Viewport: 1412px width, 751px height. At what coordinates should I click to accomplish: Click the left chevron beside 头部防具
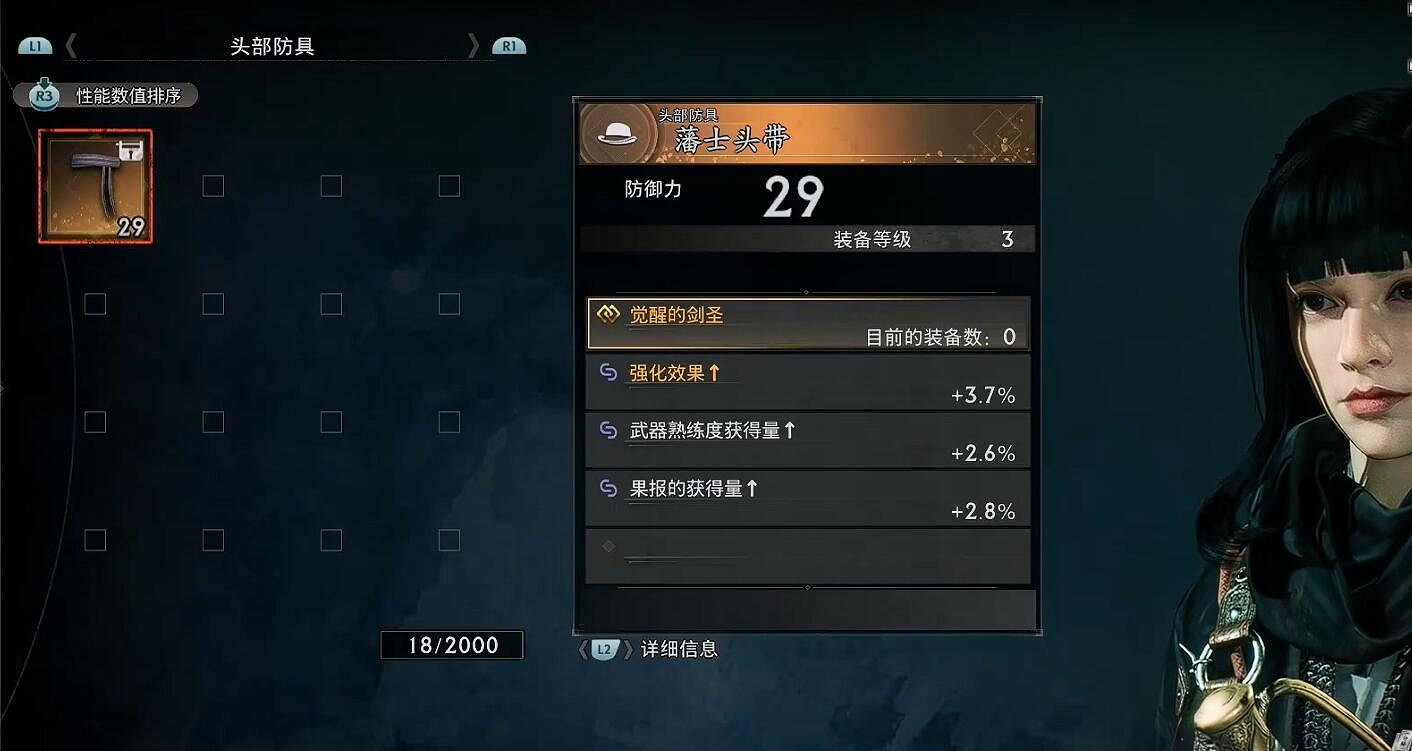point(70,45)
